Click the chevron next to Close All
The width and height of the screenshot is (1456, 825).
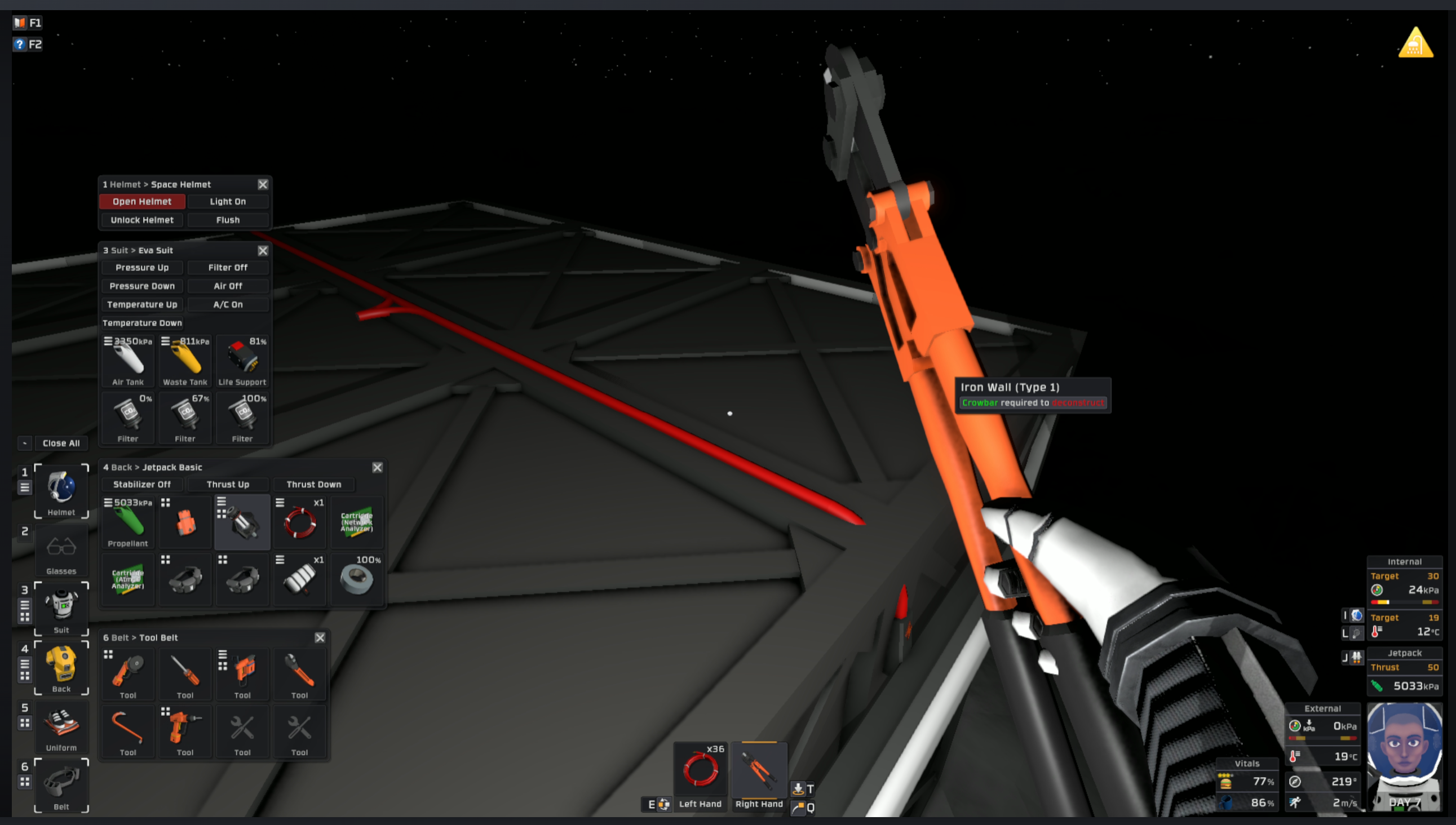coord(24,443)
